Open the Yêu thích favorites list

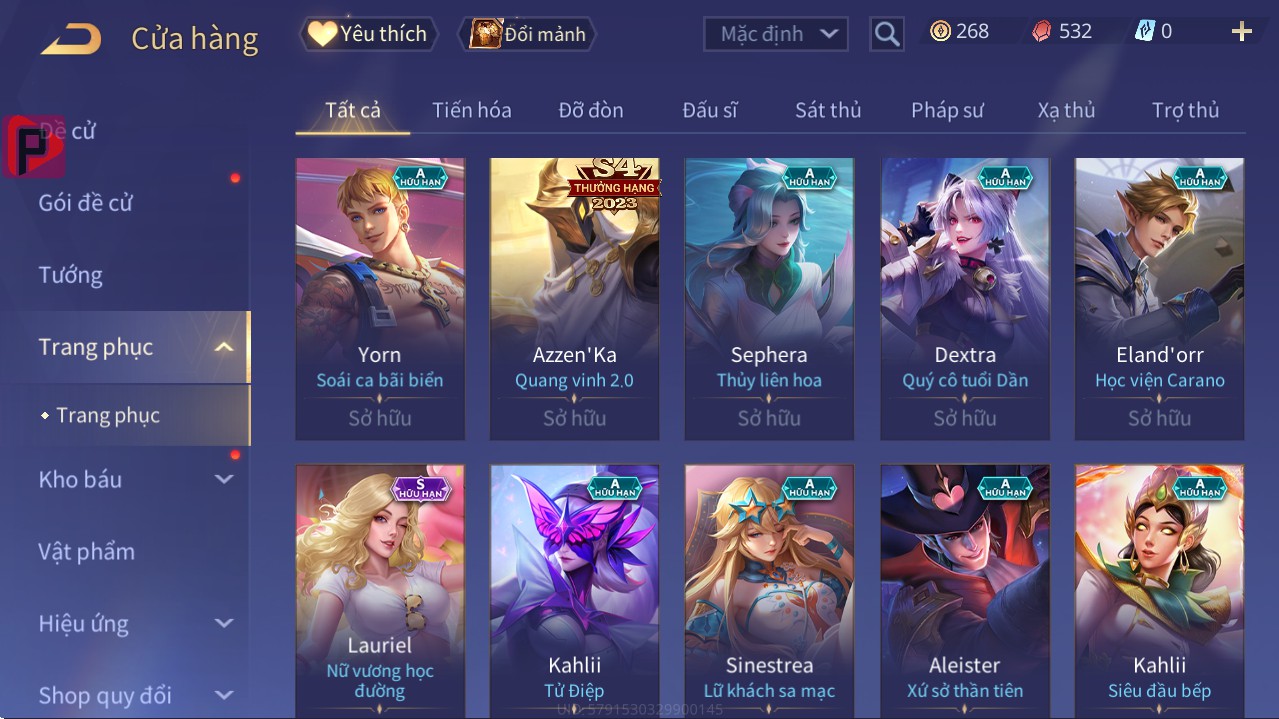click(x=367, y=34)
